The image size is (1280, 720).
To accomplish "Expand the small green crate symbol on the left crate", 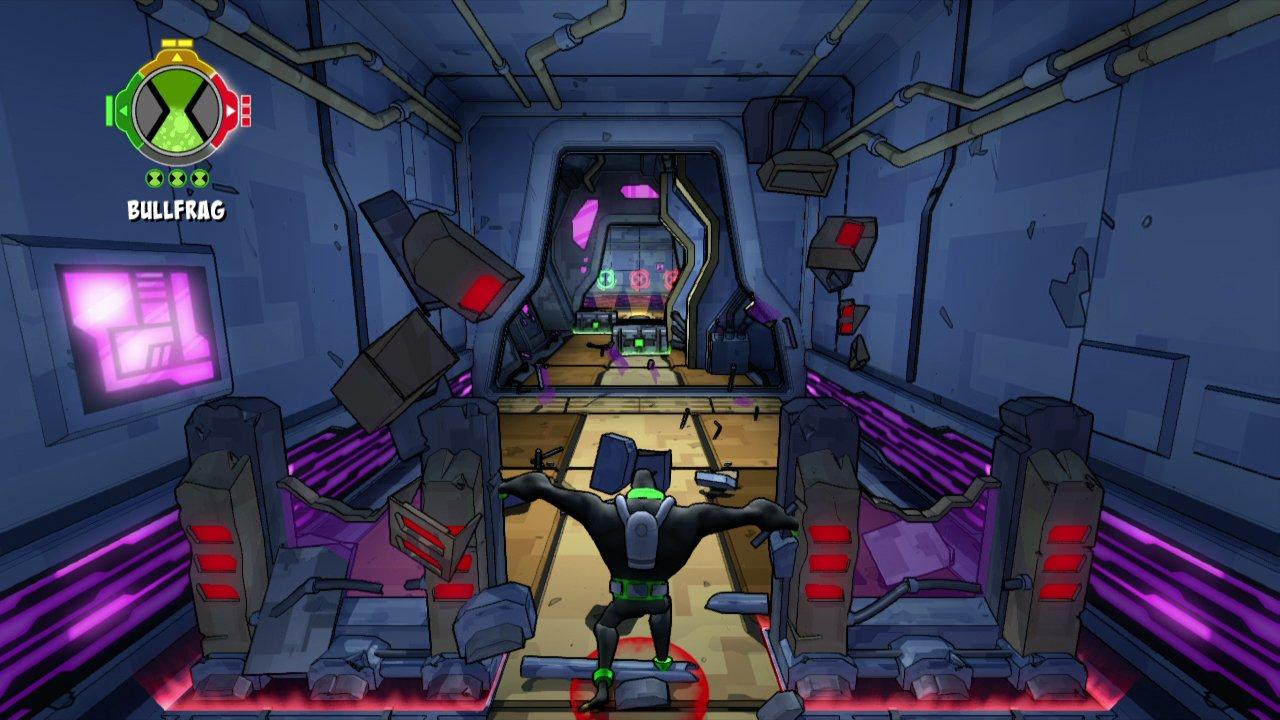I will pos(594,325).
